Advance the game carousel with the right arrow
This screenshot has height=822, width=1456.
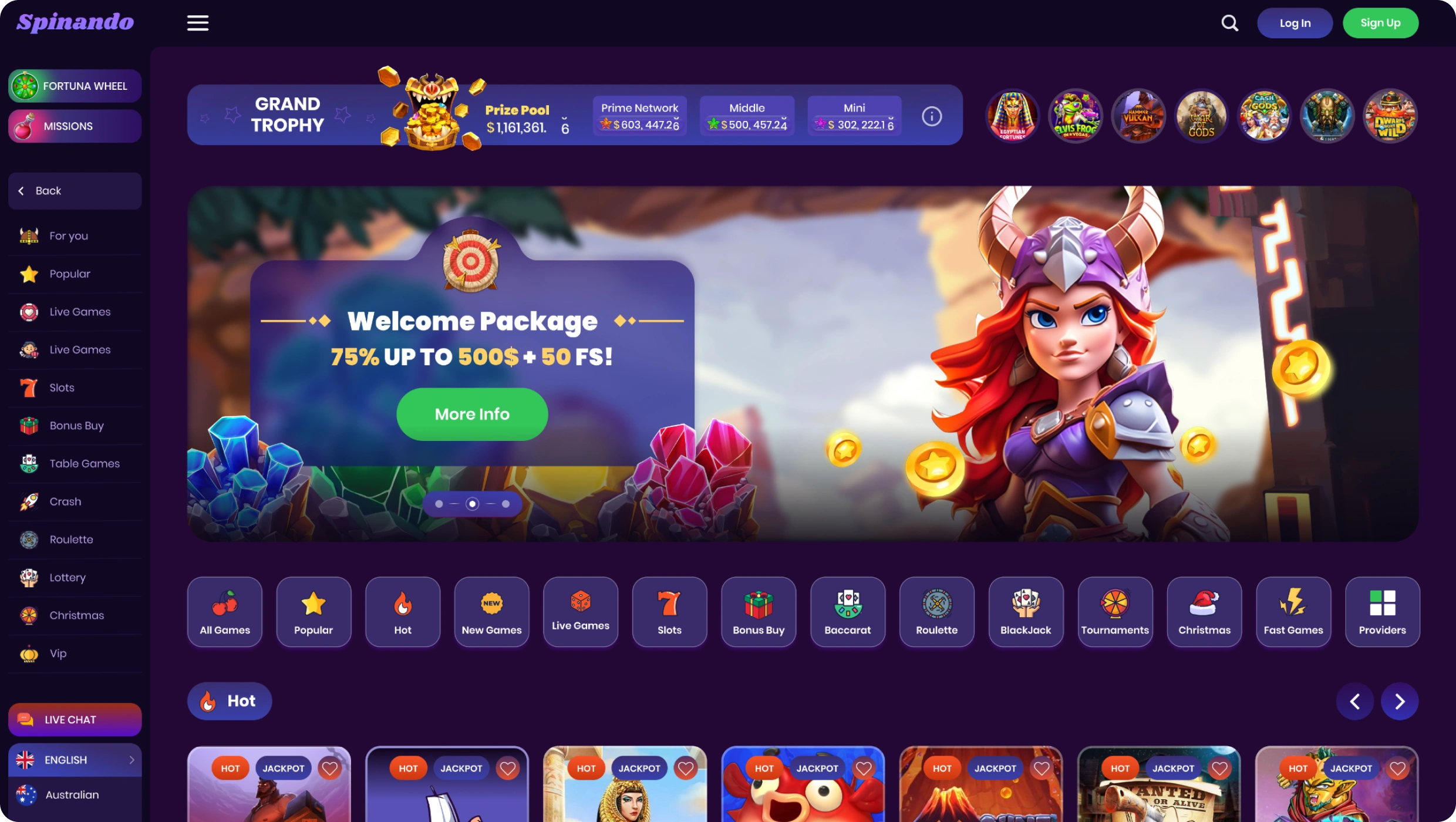[1400, 701]
